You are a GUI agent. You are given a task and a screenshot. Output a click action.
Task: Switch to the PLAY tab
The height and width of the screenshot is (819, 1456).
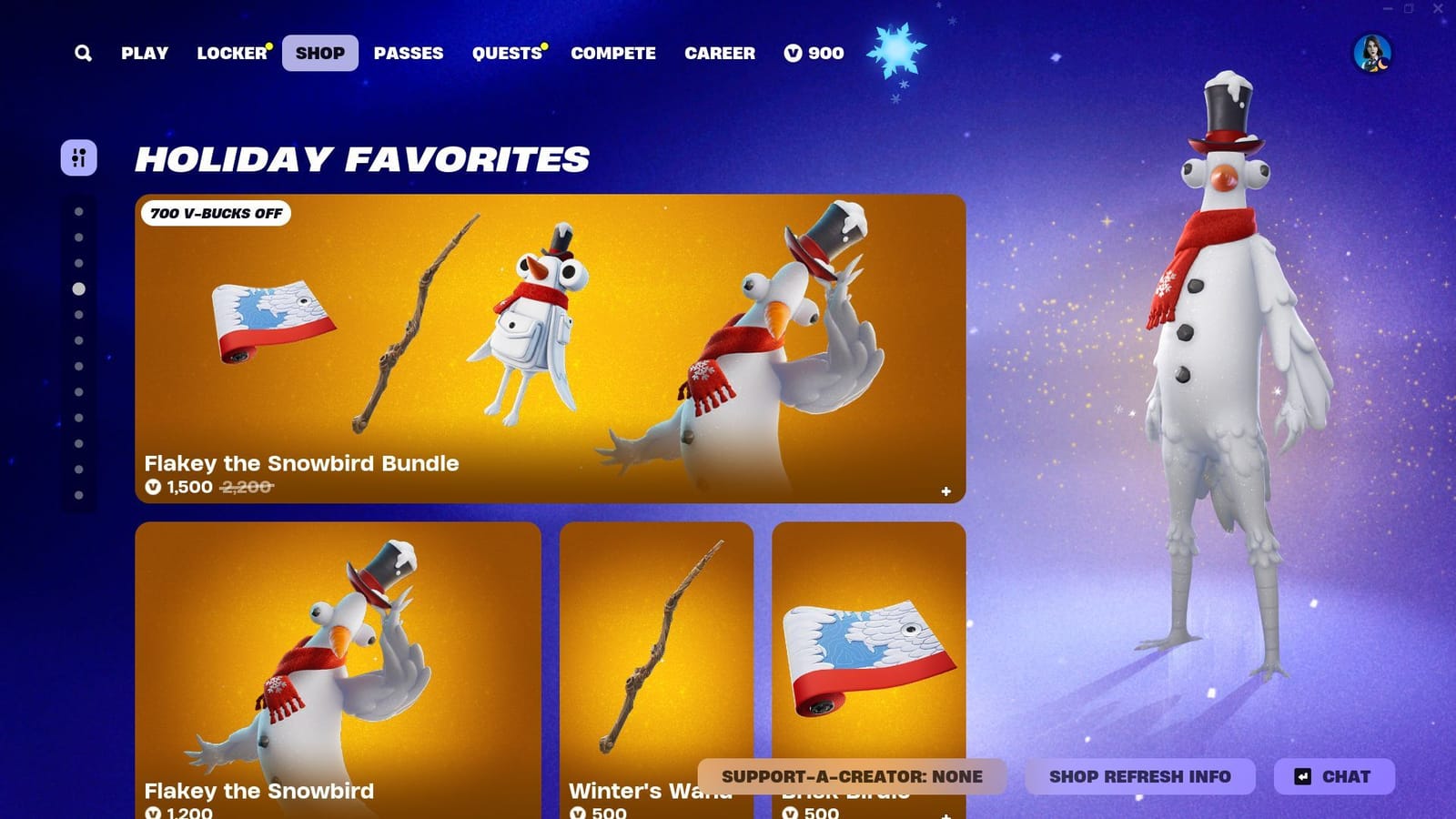143,53
